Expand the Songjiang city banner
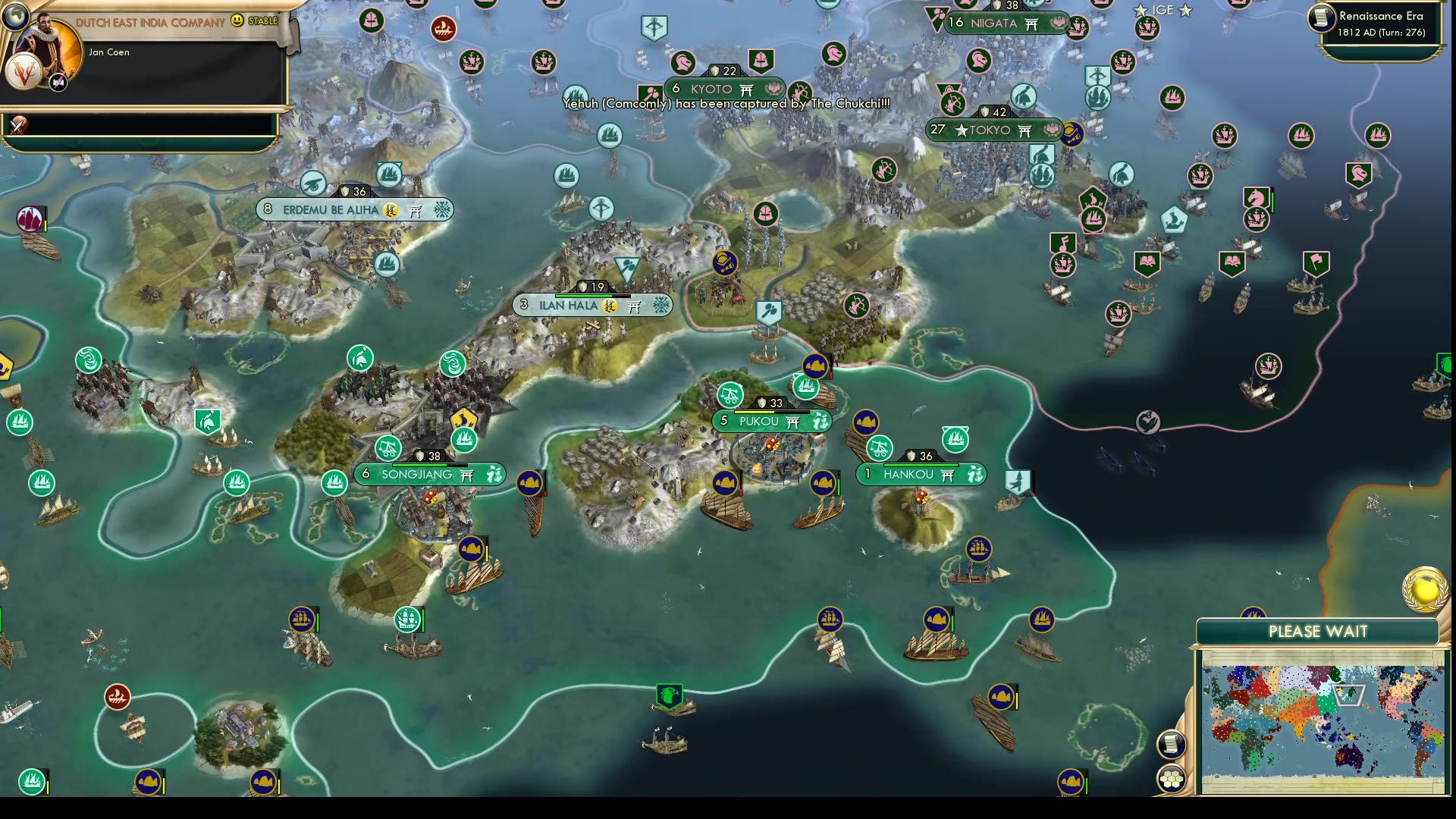This screenshot has height=819, width=1456. (428, 475)
